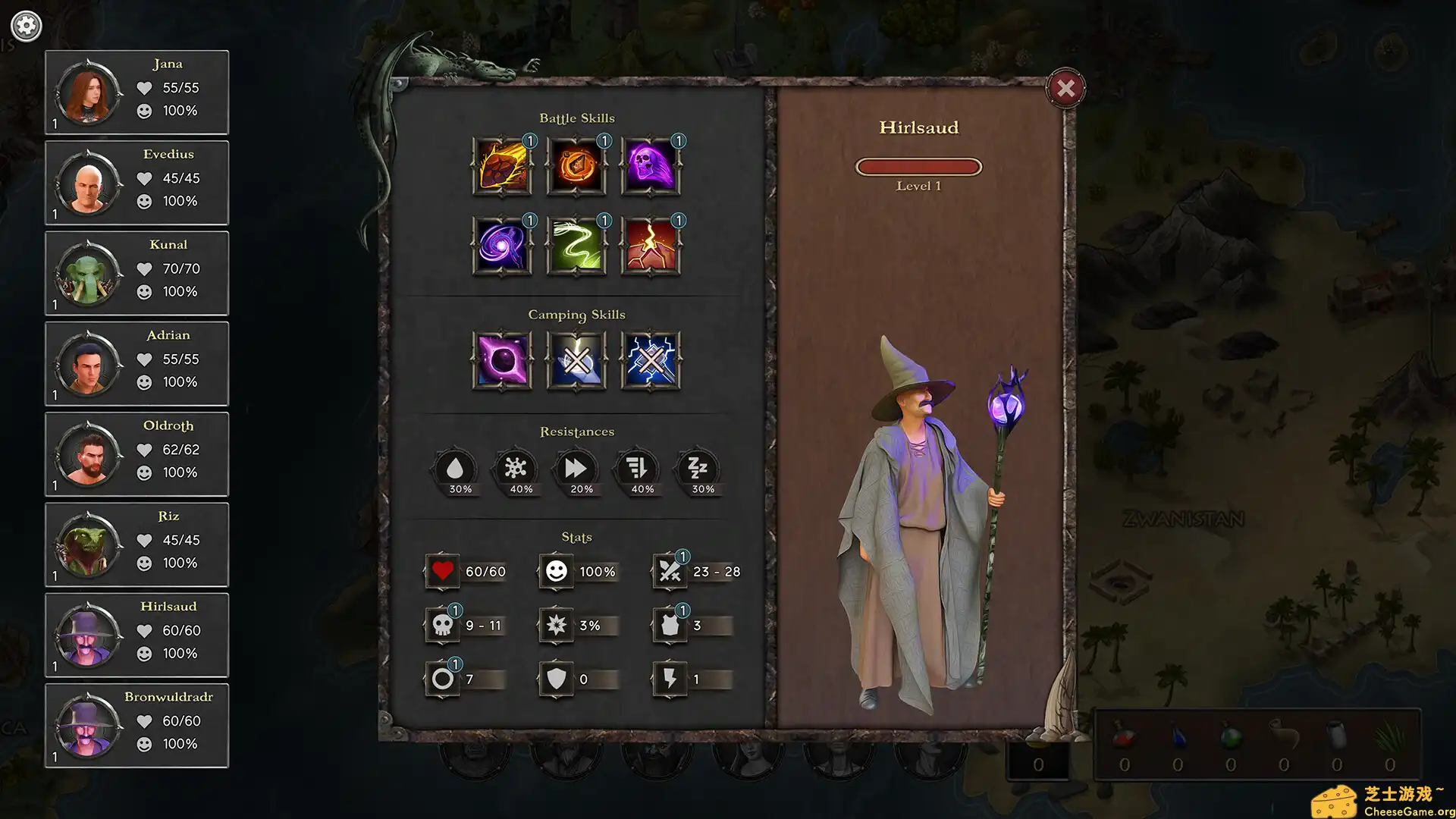This screenshot has height=819, width=1456.
Task: Choose the purple skull battle skill
Action: coord(651,166)
